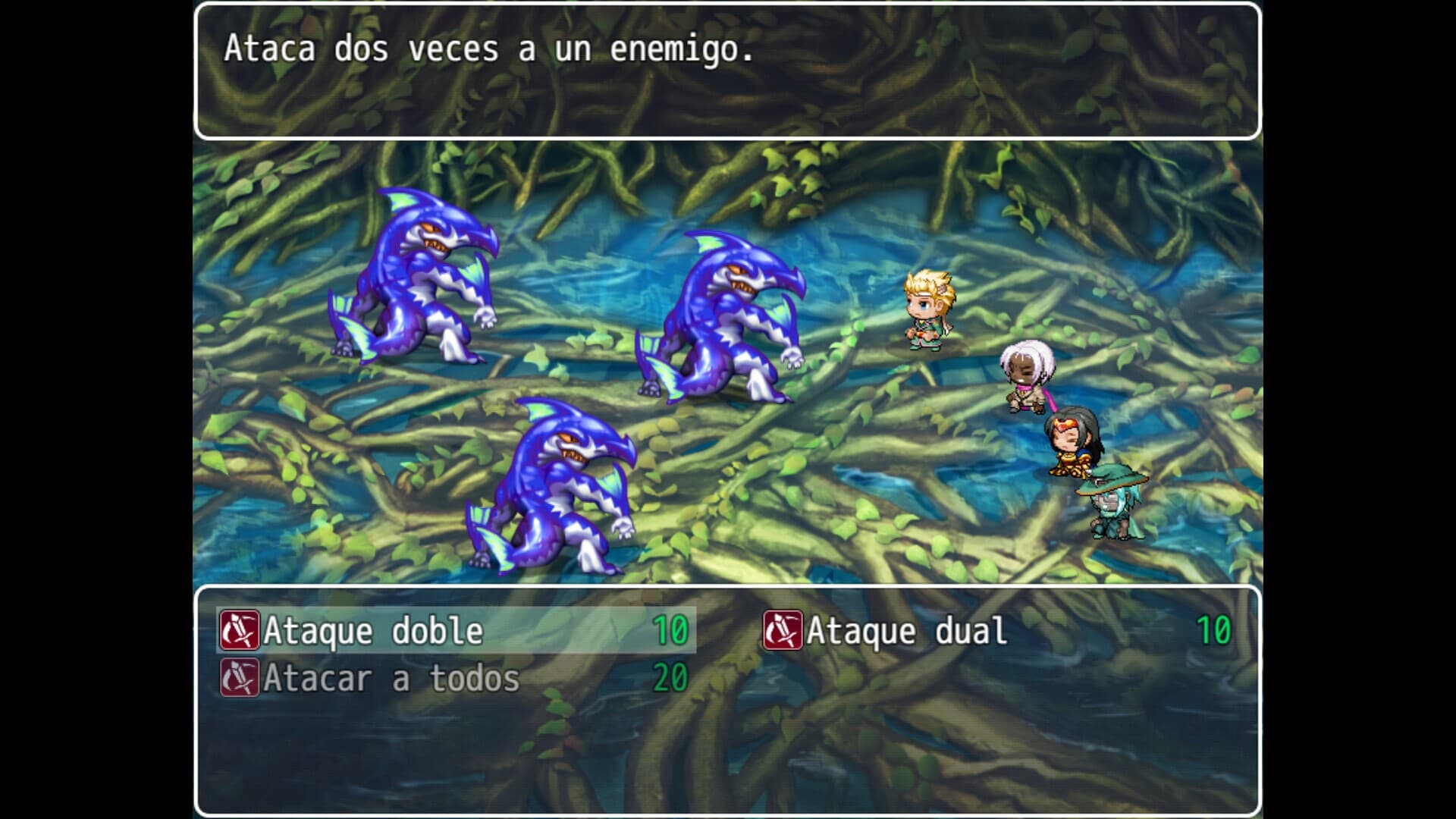Click the sword icon beside Ataque doble

click(x=239, y=631)
